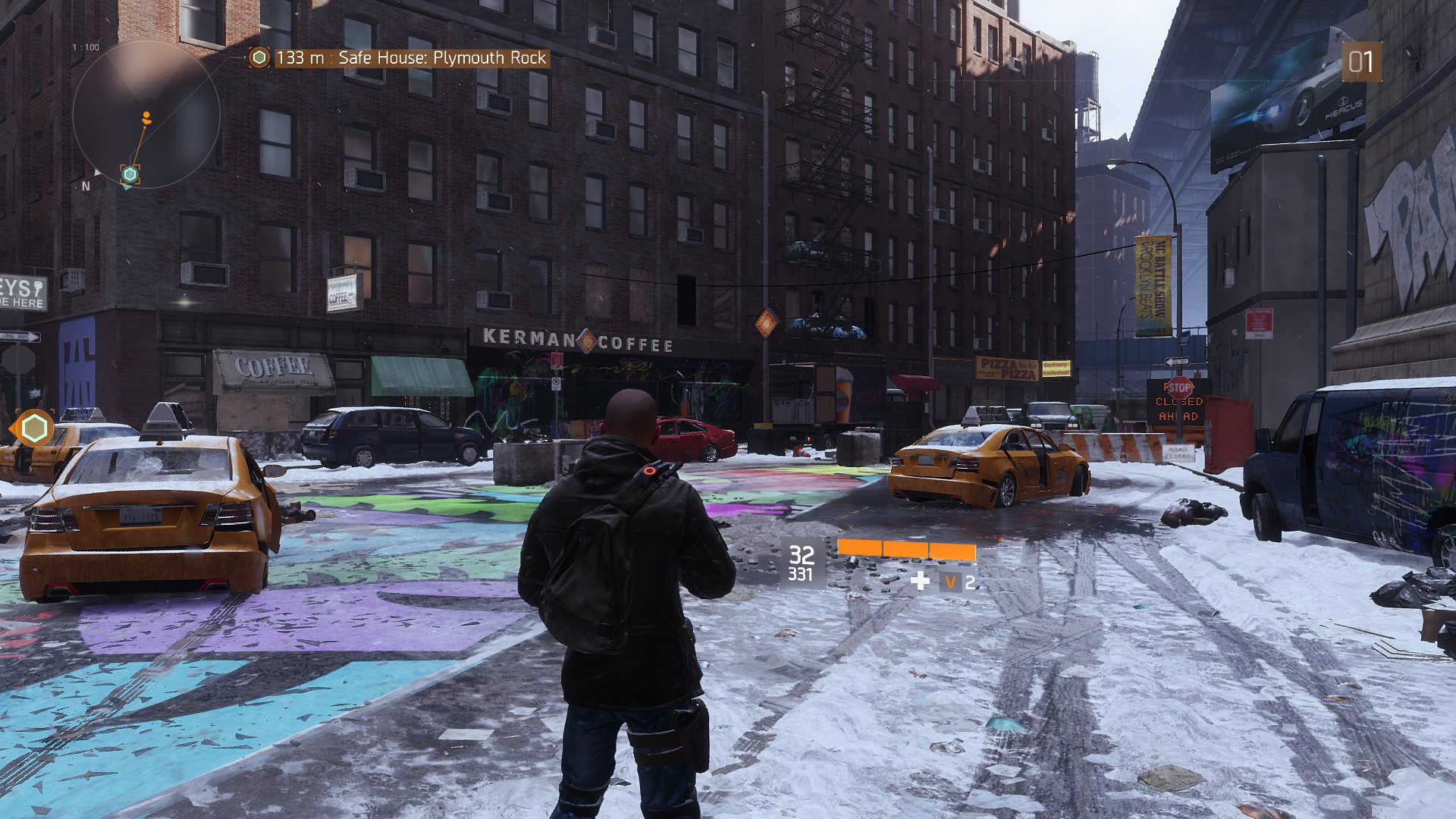The image size is (1456, 819).
Task: Click the 01 level badge
Action: coord(1361,61)
